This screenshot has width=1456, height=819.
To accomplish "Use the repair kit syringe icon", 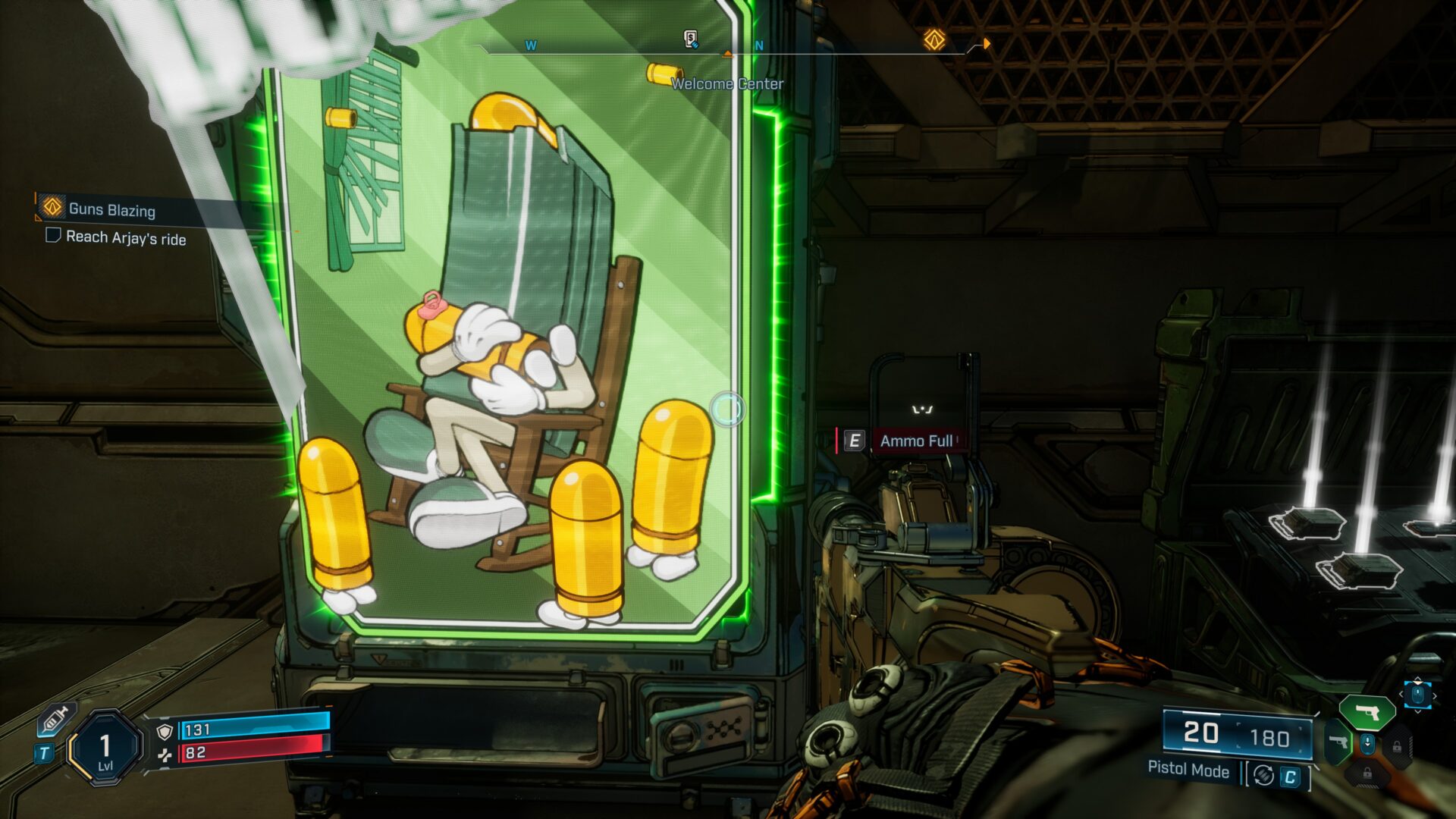I will coord(56,719).
